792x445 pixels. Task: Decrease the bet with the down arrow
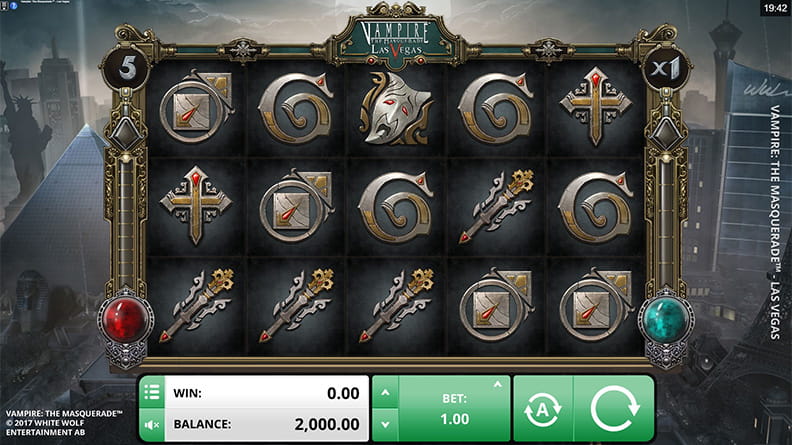[x=384, y=425]
